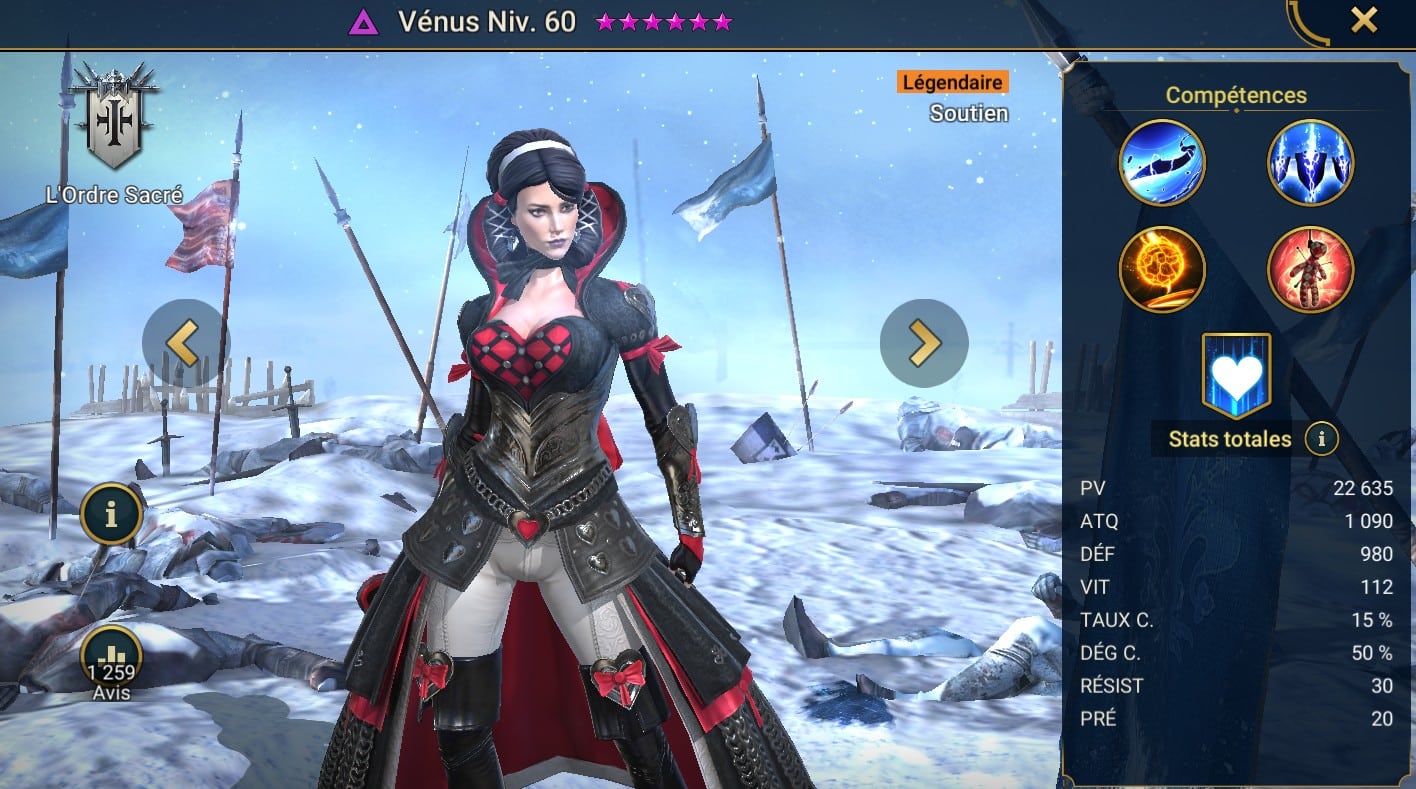Open the voodoo doll skill icon

(x=1310, y=270)
